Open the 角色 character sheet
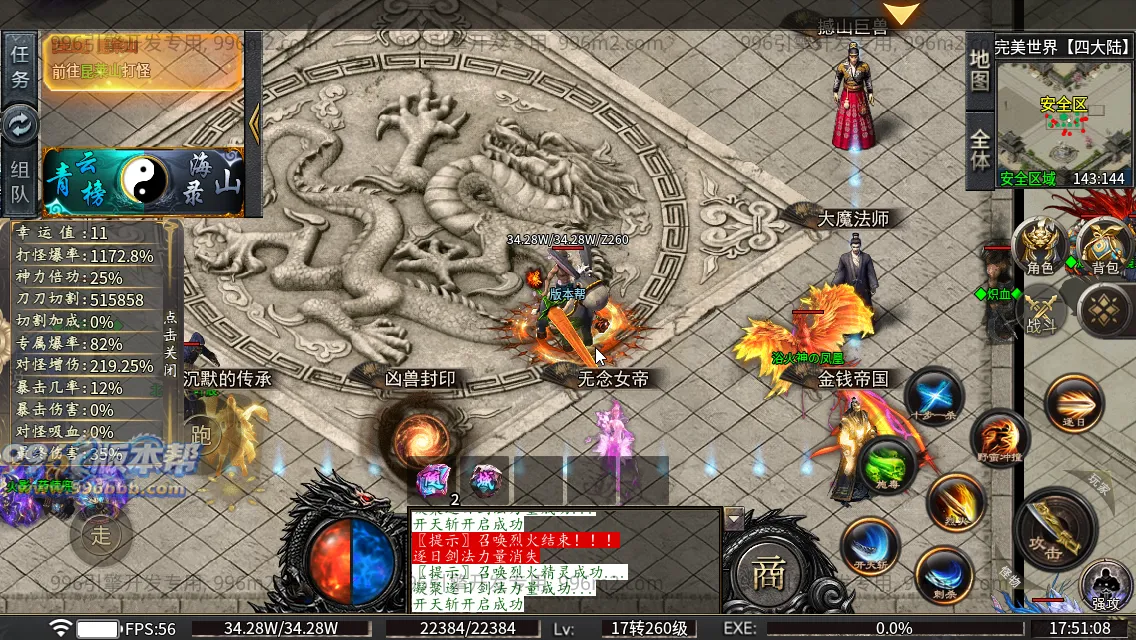Image resolution: width=1136 pixels, height=640 pixels. coord(1038,248)
